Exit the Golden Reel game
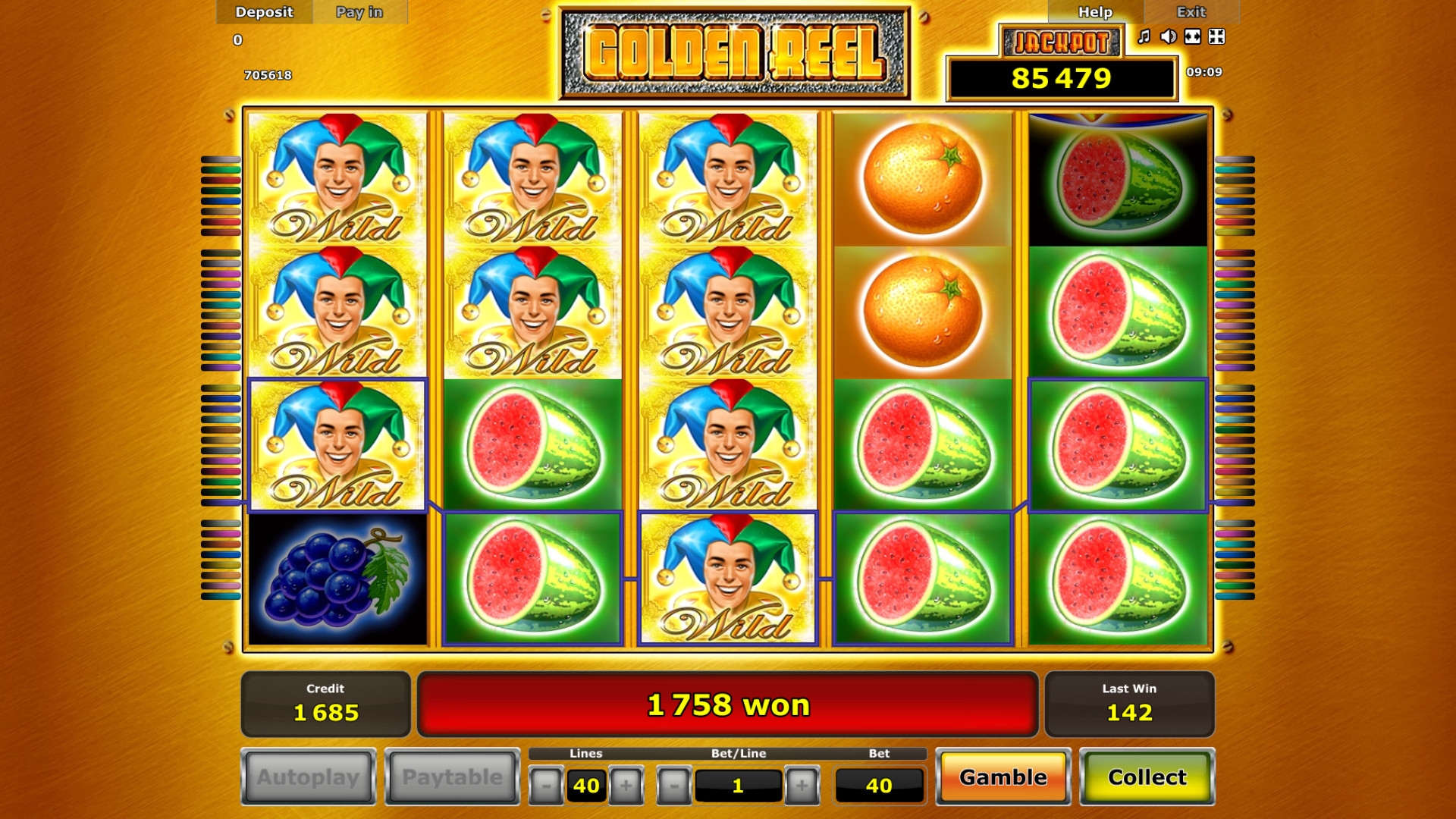Viewport: 1456px width, 819px height. 1191,12
